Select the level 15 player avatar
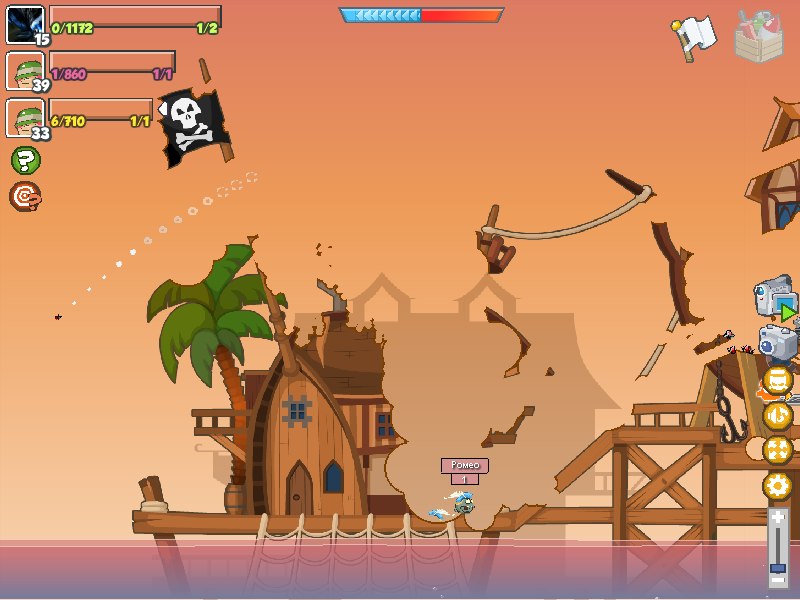The image size is (800, 600). pyautogui.click(x=24, y=24)
